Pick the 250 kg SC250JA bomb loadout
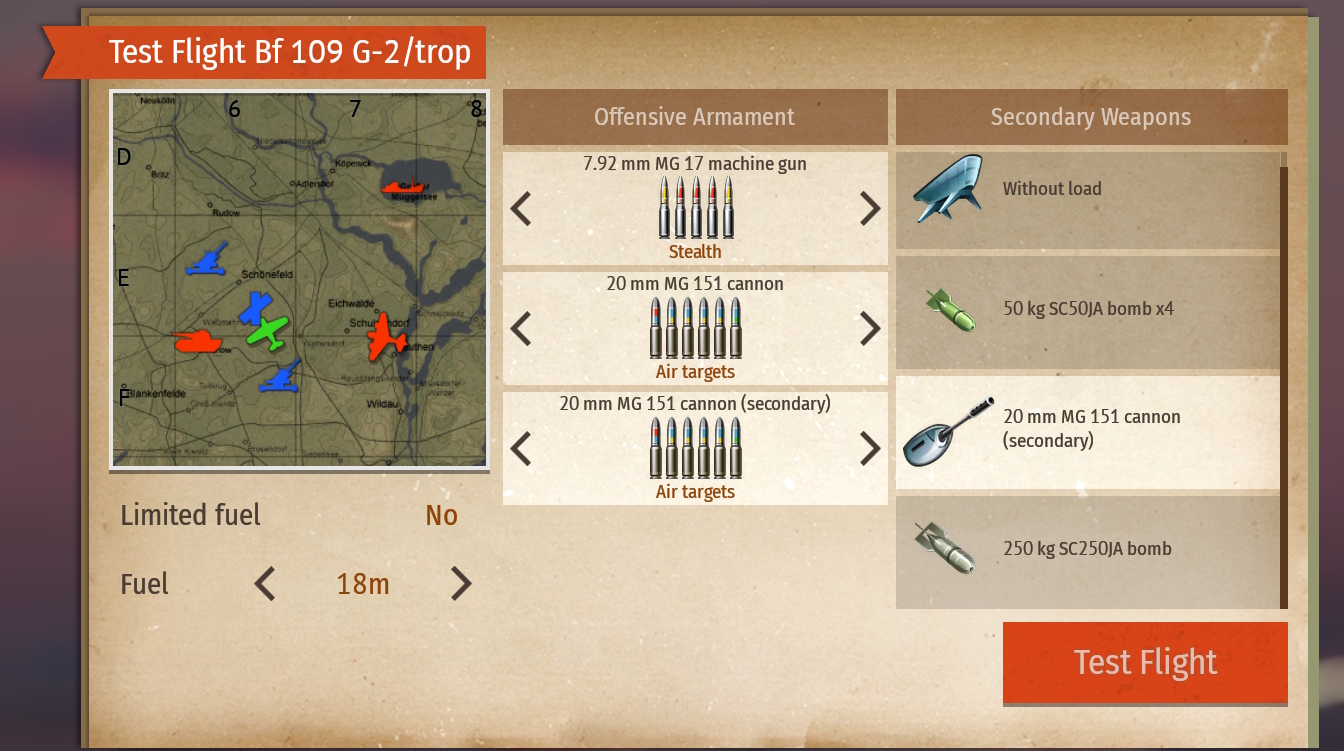1344x751 pixels. (1088, 549)
